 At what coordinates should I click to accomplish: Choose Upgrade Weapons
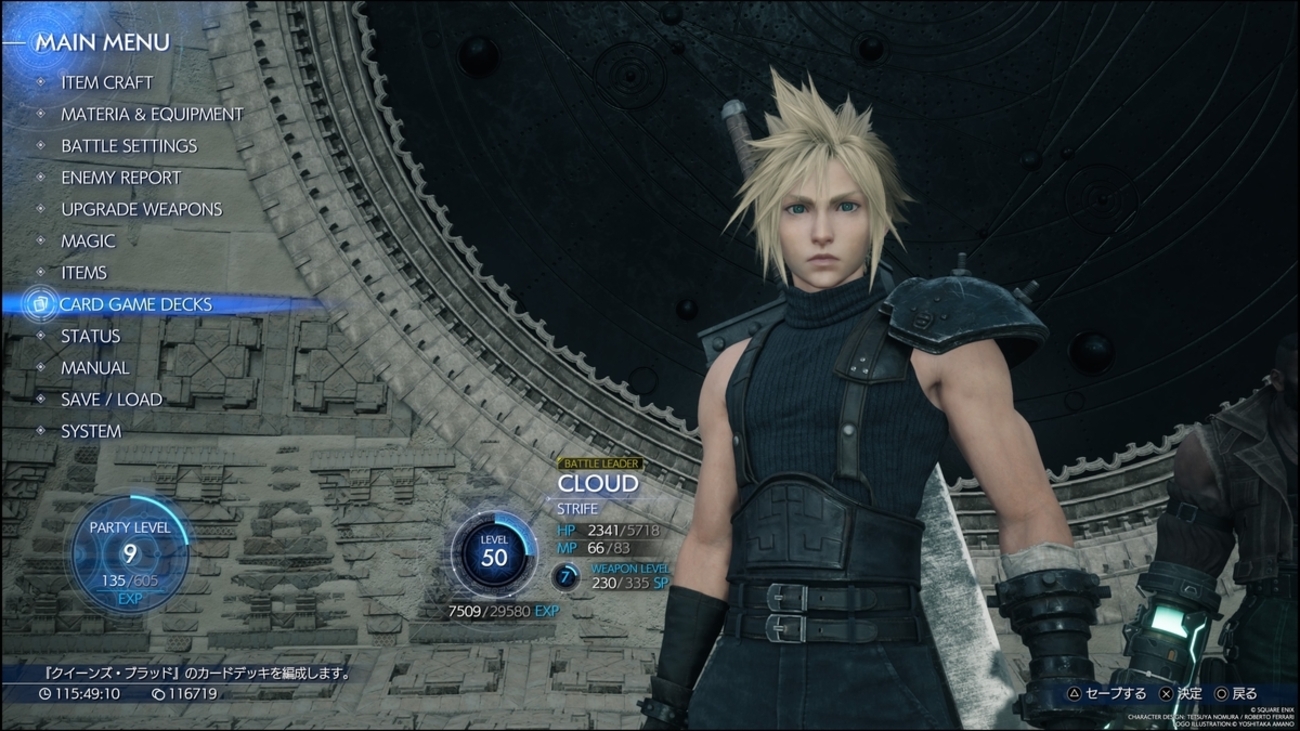coord(141,210)
